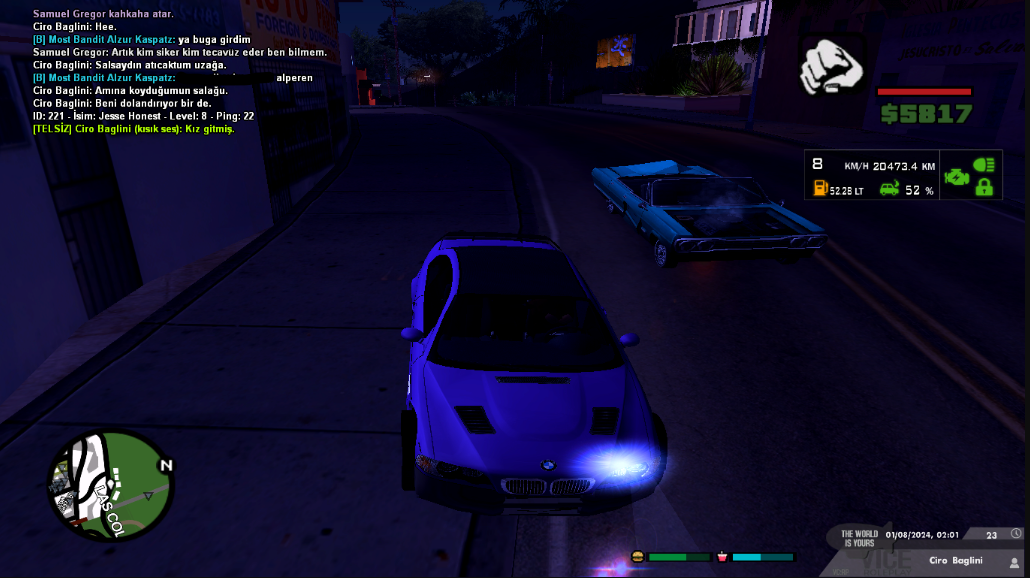This screenshot has height=578, width=1030.
Task: Click the clock icon beside player count
Action: pyautogui.click(x=1016, y=535)
